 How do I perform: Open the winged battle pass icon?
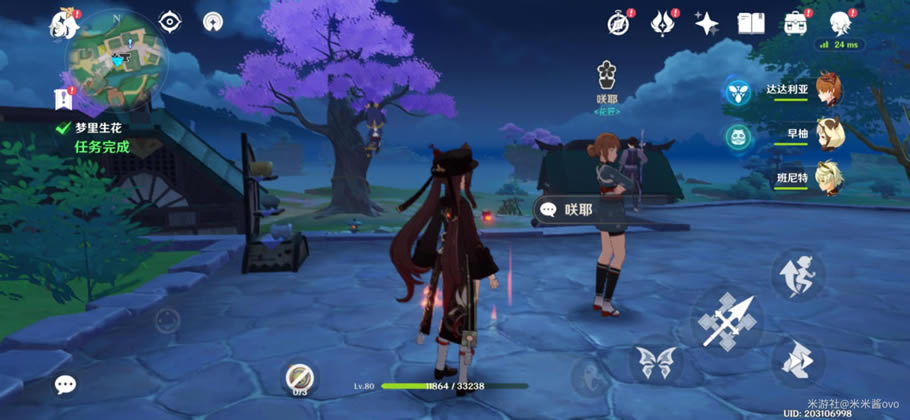click(x=664, y=22)
